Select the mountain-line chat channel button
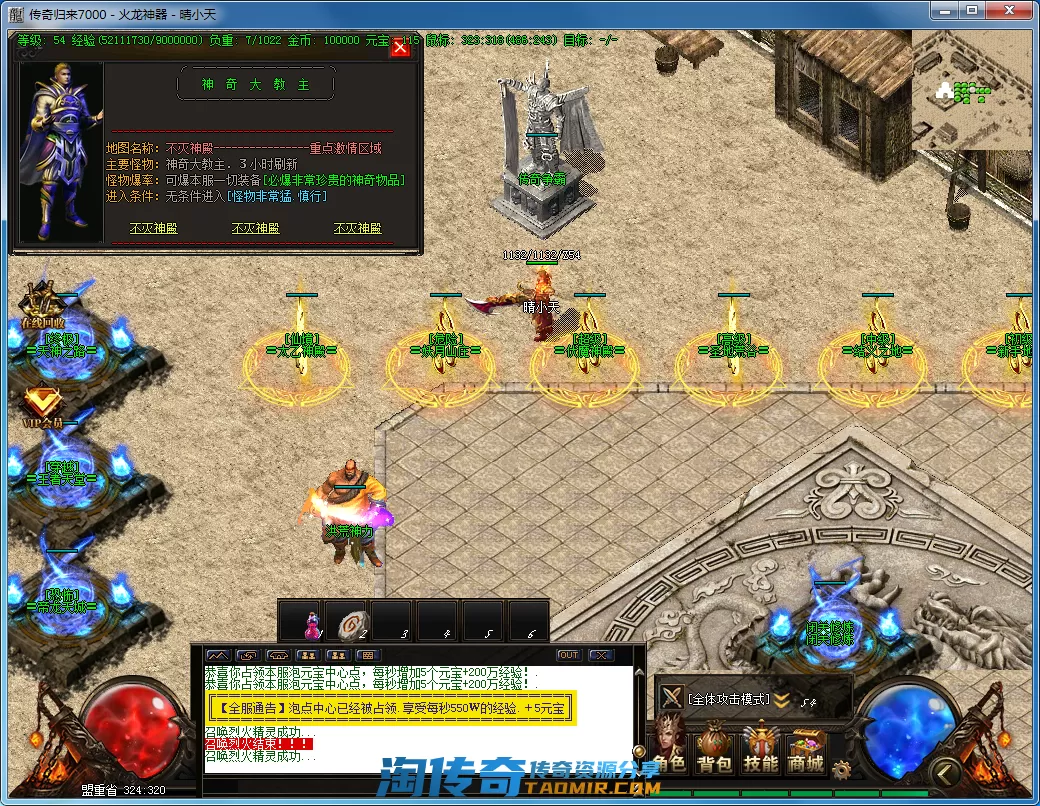Image resolution: width=1040 pixels, height=806 pixels. [217, 655]
